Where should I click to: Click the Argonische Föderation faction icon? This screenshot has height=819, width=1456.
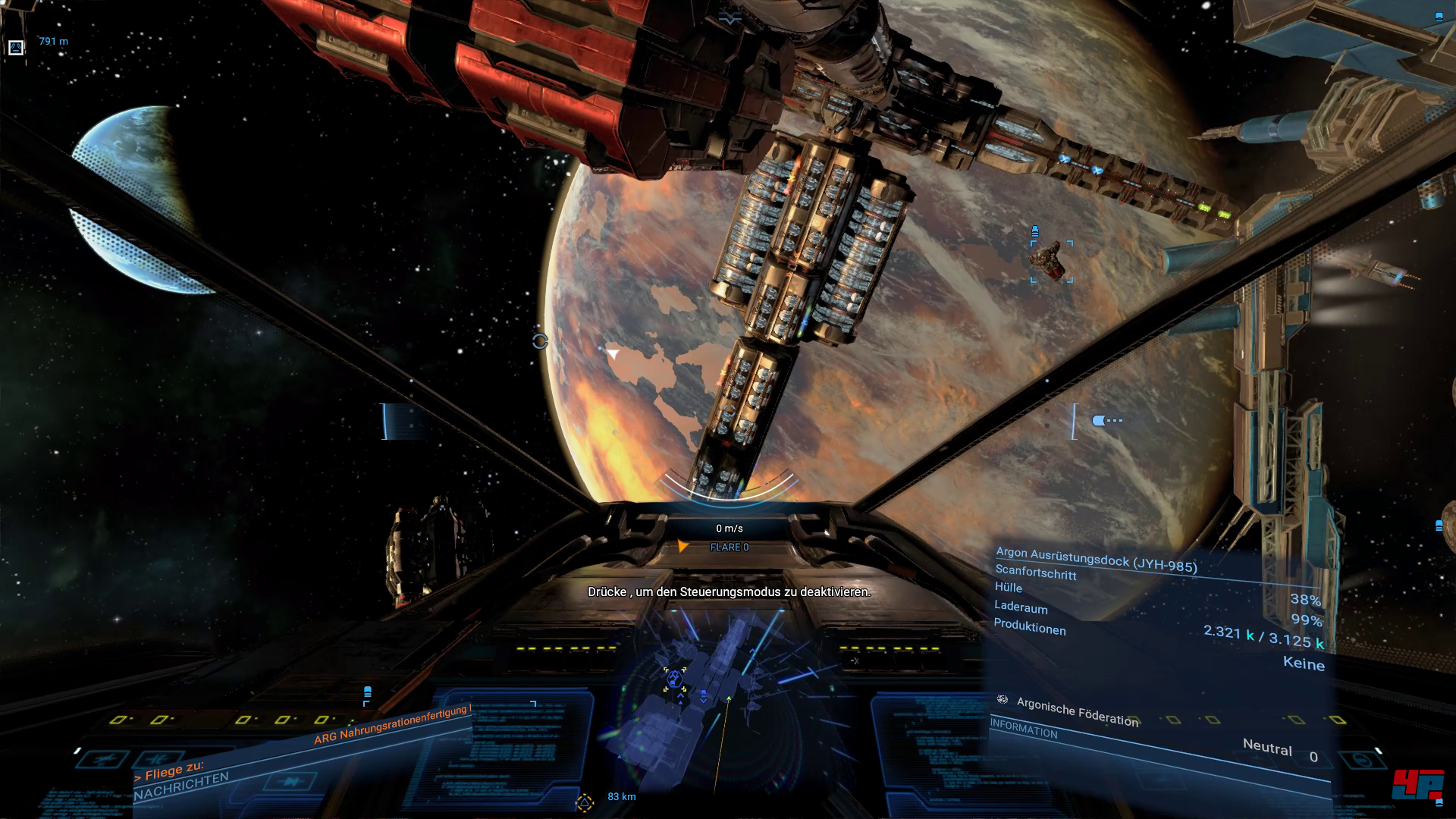(x=1003, y=699)
